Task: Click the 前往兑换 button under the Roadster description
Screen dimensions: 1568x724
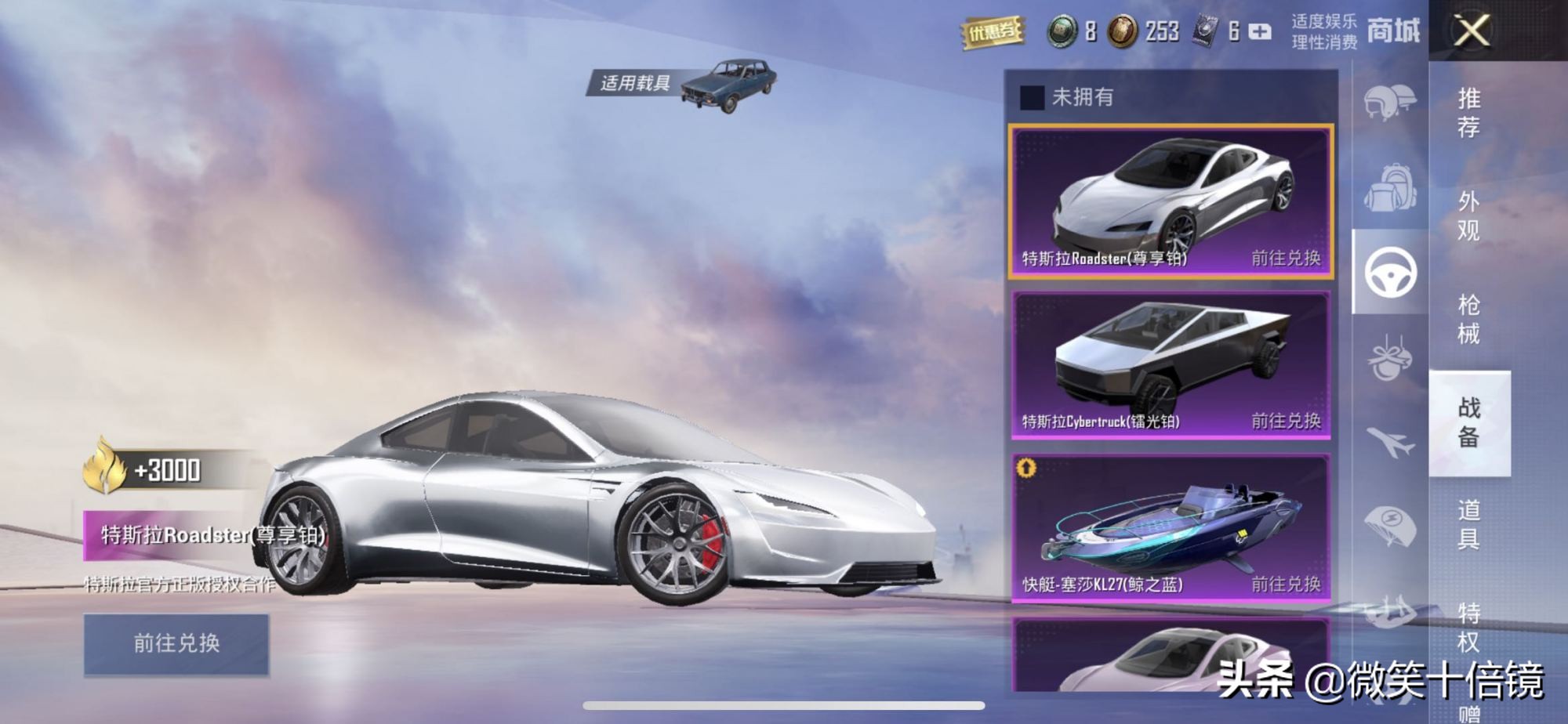Action: (x=176, y=644)
